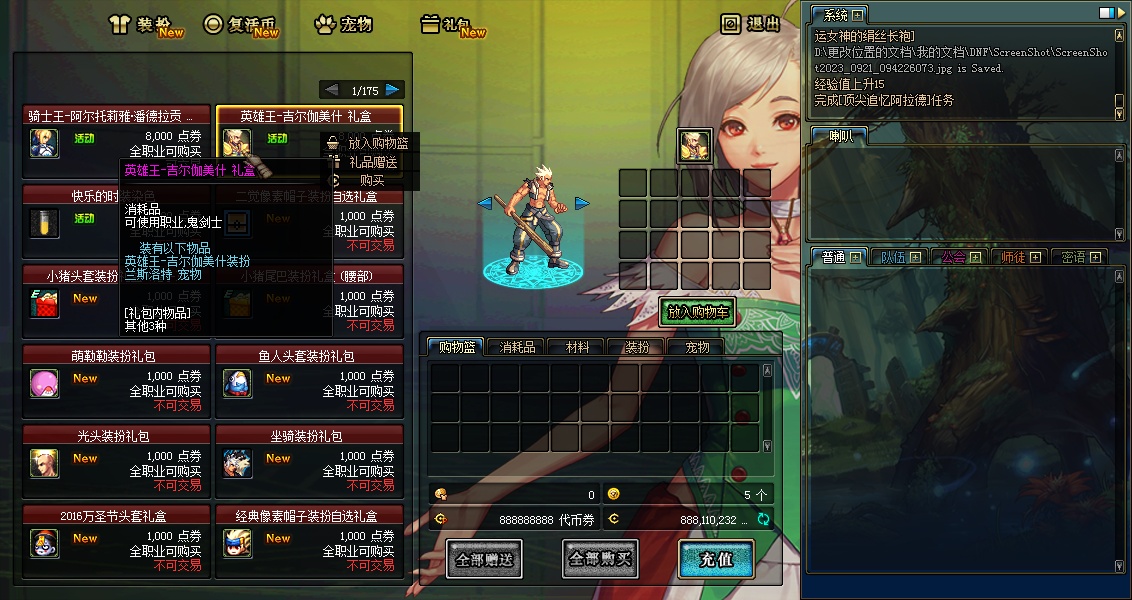Switch to the 消耗品 basket tab

pos(517,347)
